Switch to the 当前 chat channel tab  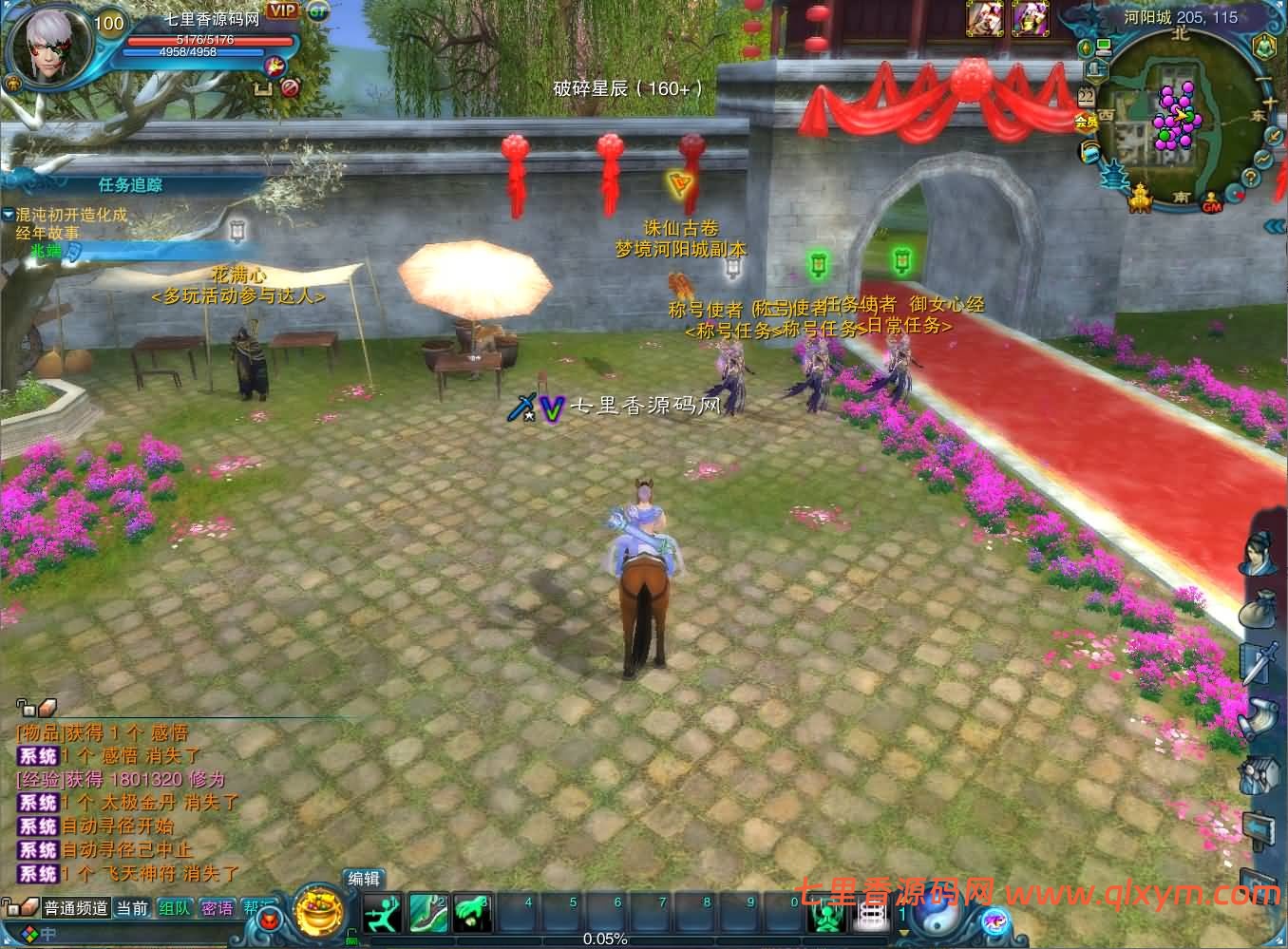click(x=132, y=908)
